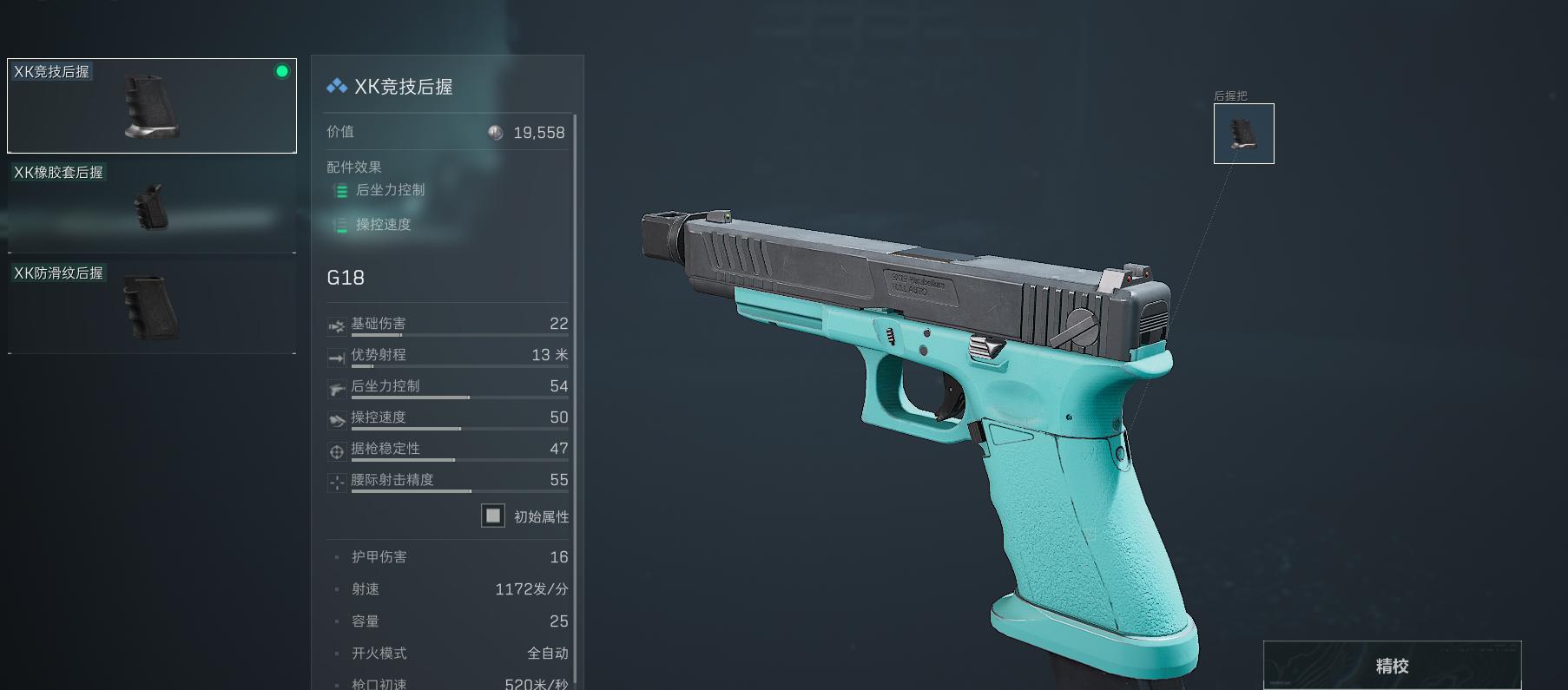Pick the XK防滑纹后握 grip
Screen dimensions: 1568x690
[152, 306]
